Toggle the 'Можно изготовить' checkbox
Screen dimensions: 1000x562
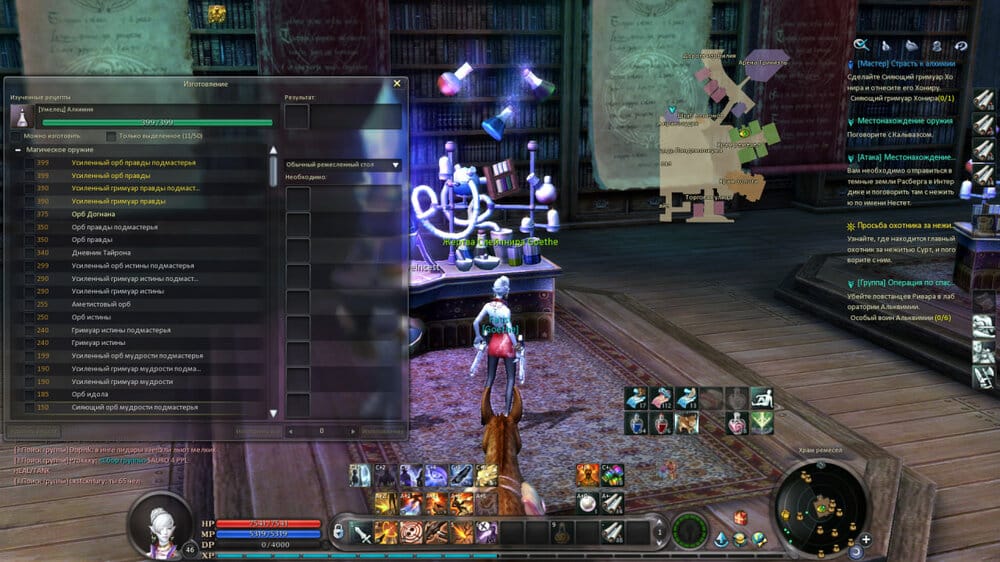click(x=16, y=135)
